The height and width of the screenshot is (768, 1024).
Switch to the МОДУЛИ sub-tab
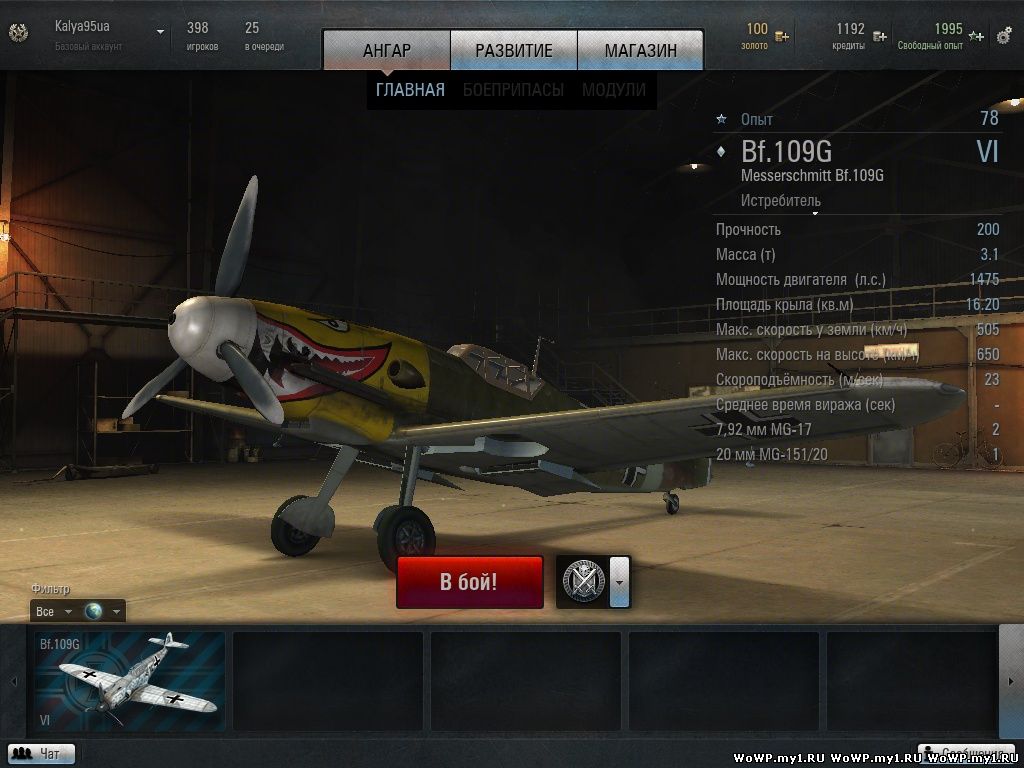[613, 90]
